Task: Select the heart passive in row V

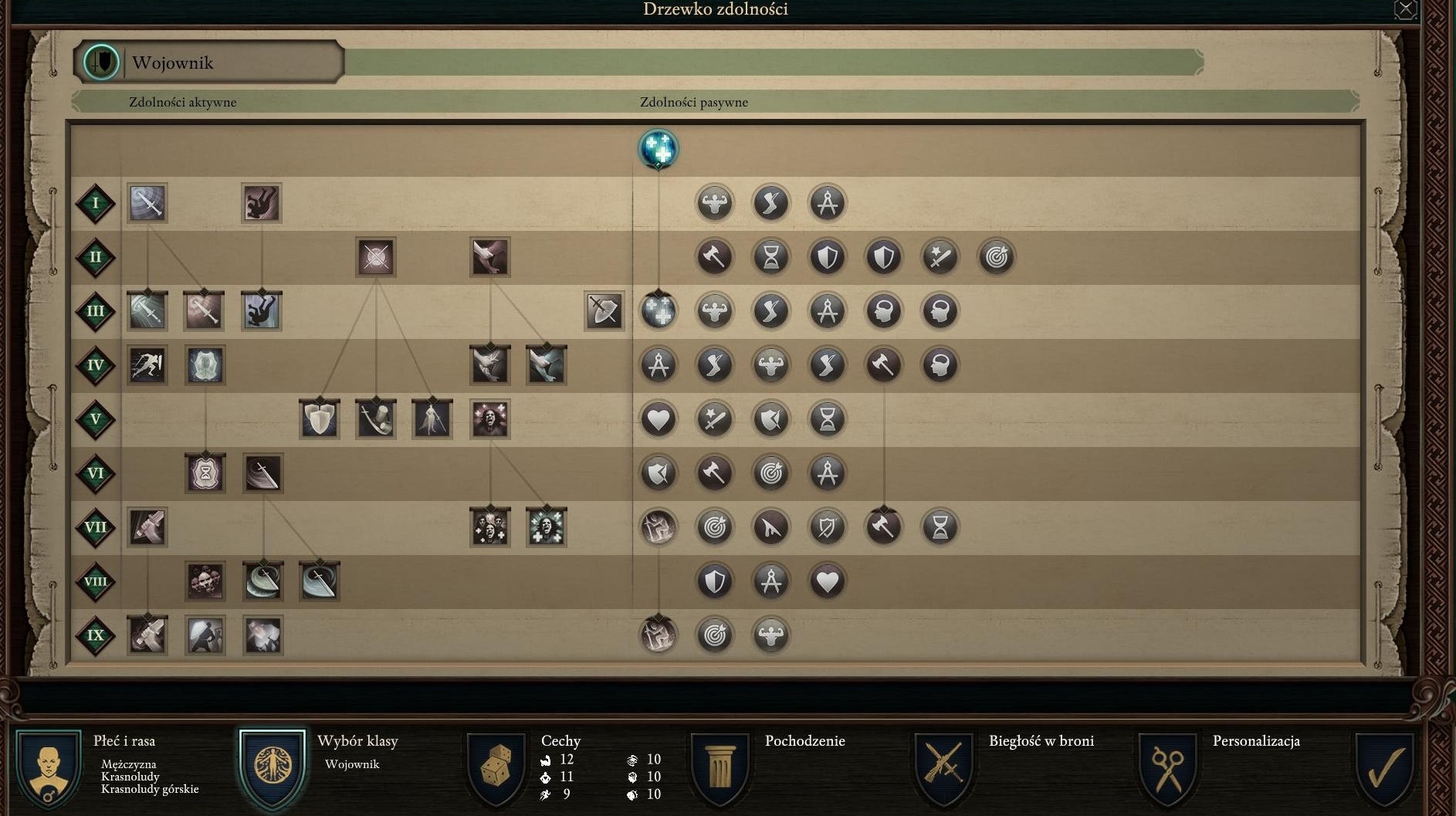Action: (659, 419)
